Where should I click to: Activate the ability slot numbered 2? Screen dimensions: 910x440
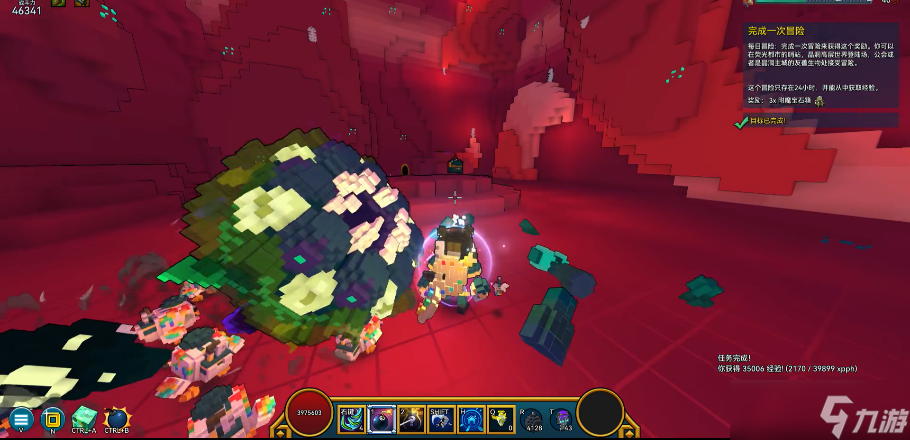point(412,418)
